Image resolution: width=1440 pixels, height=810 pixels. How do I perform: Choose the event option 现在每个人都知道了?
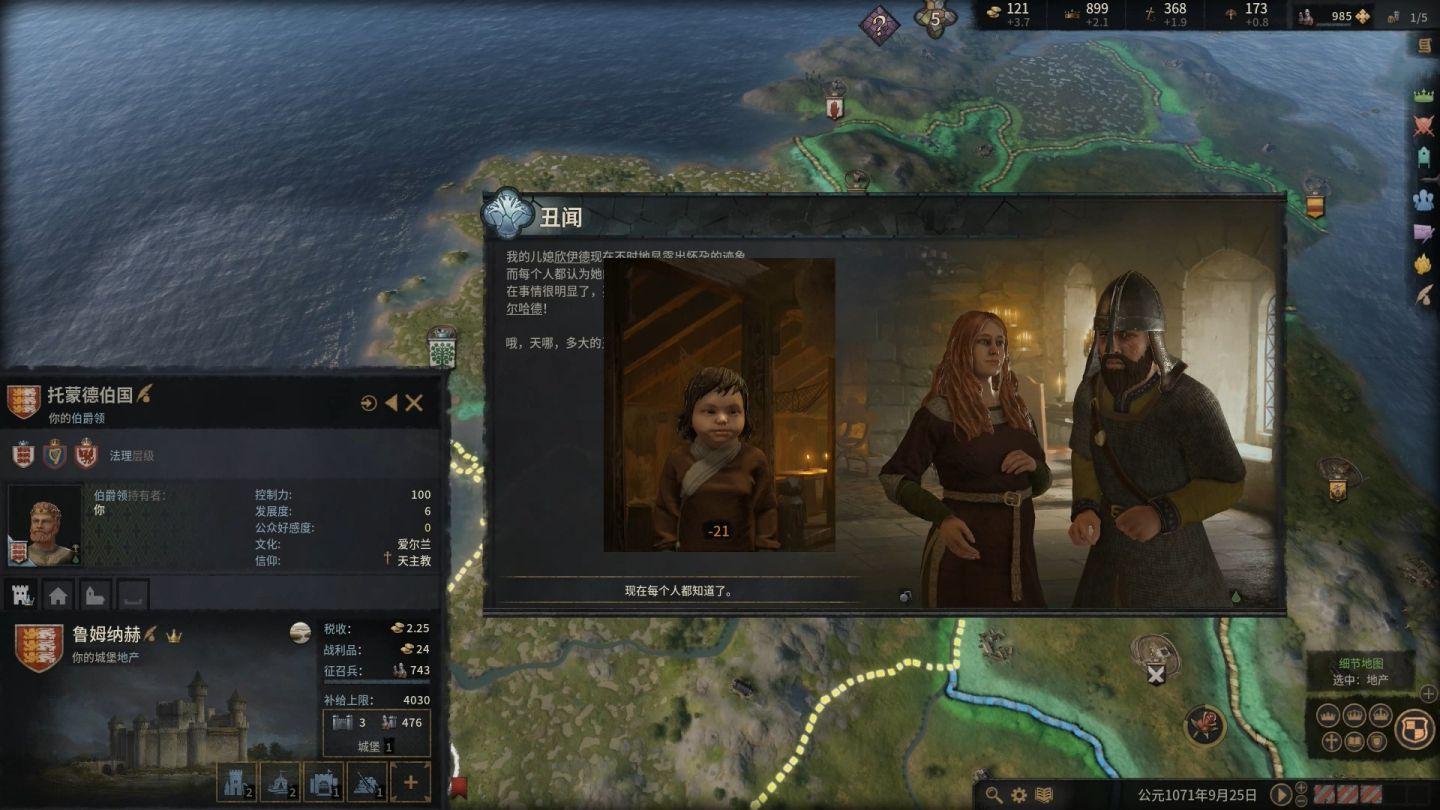[679, 591]
